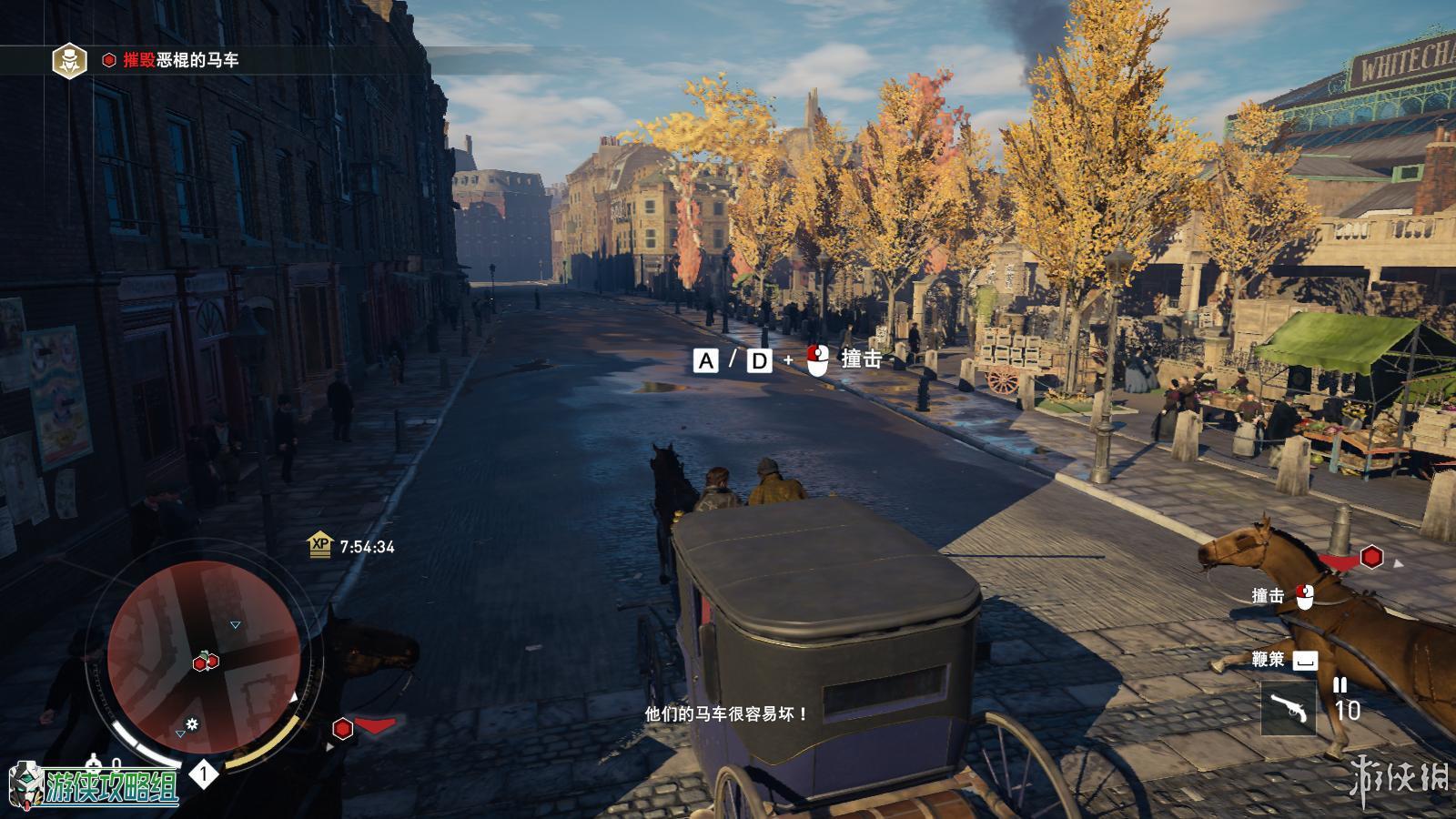Image resolution: width=1456 pixels, height=819 pixels.
Task: Click the XP boost icon
Action: pos(320,545)
